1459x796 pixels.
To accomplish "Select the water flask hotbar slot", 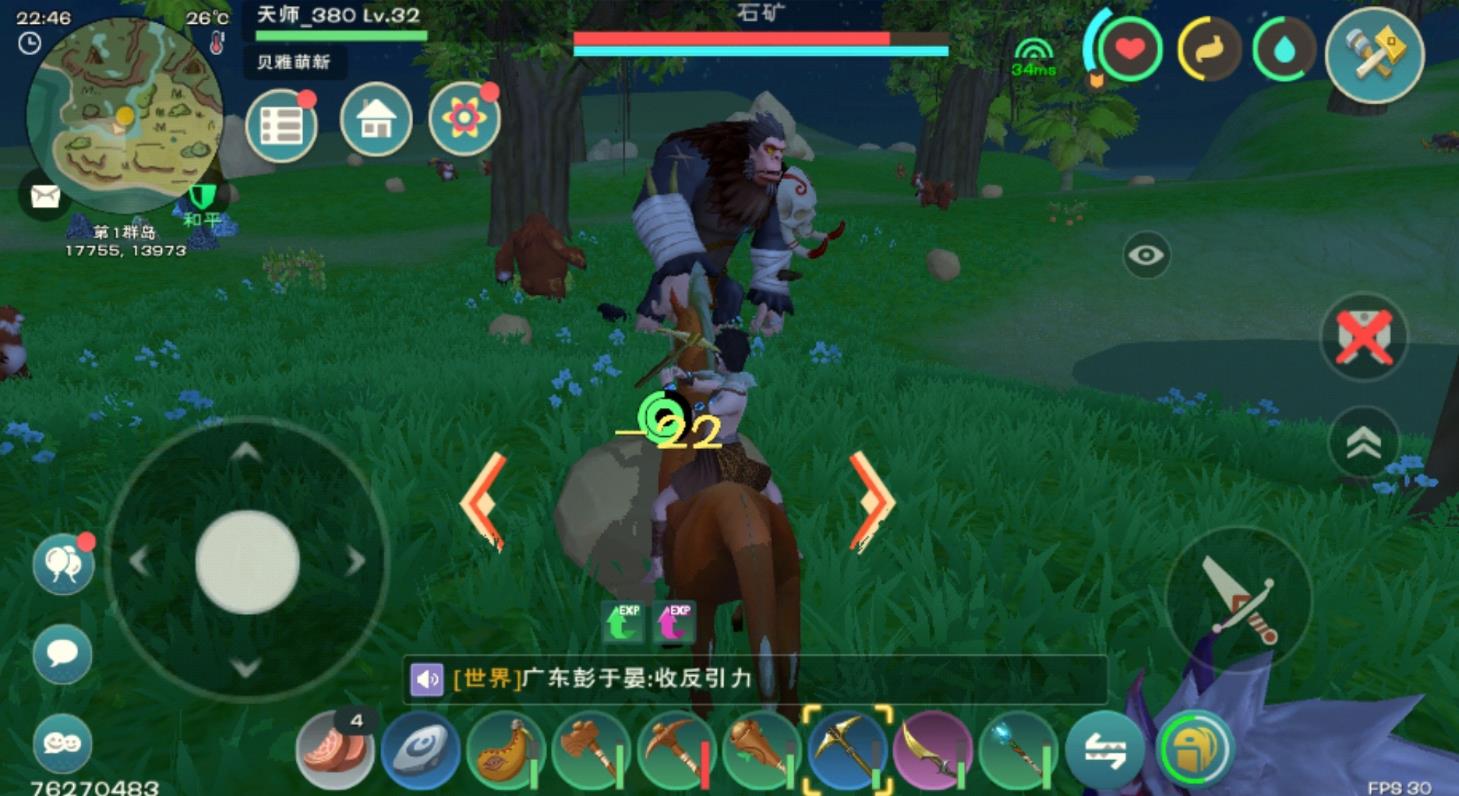I will (x=506, y=751).
